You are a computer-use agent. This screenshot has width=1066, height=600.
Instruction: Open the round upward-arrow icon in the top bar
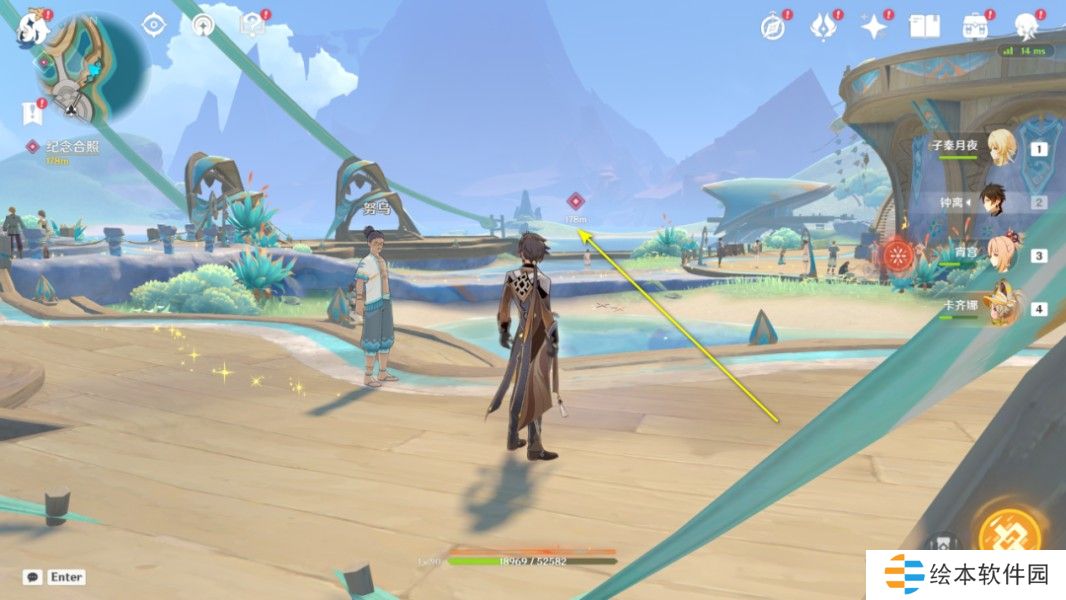click(x=203, y=25)
